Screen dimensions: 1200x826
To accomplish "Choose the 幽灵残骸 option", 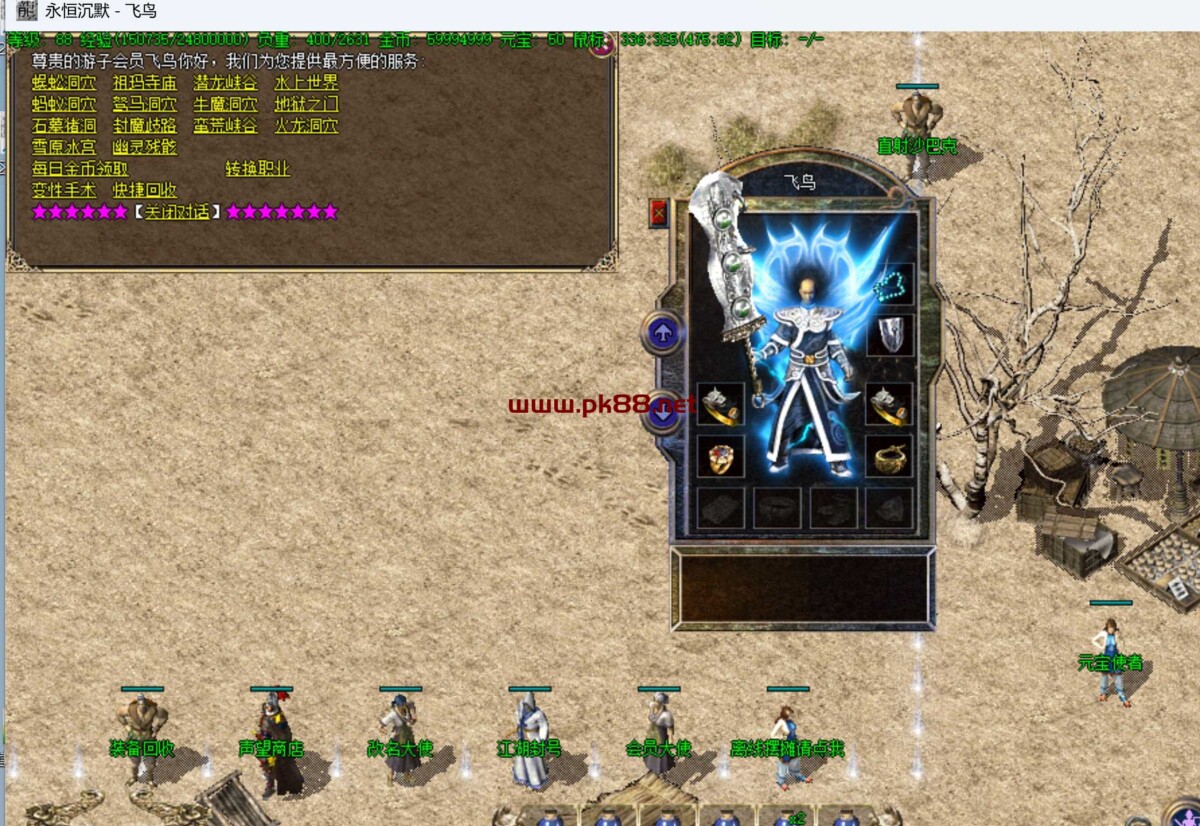I will coord(145,147).
